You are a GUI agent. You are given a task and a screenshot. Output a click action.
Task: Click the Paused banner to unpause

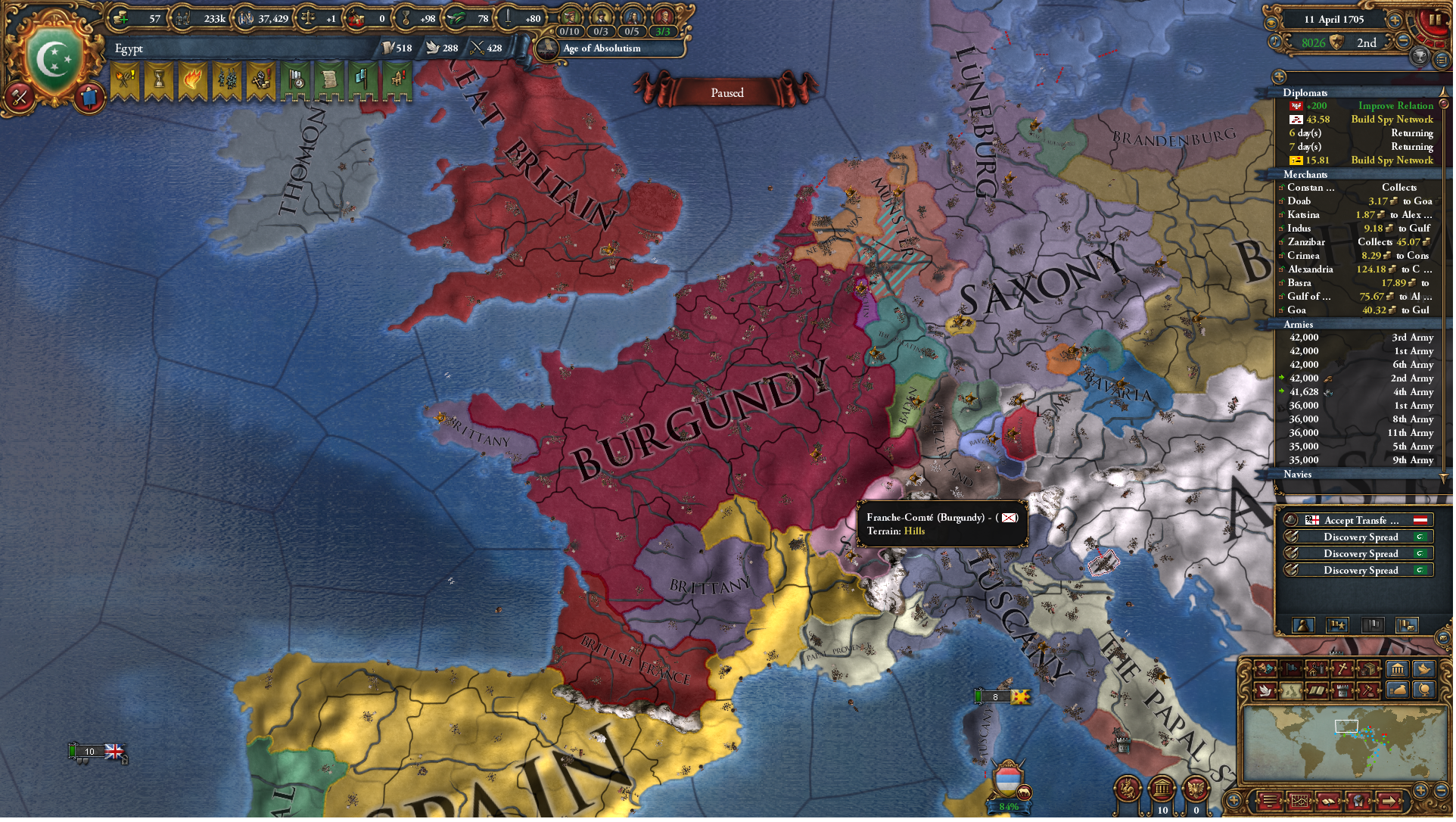click(x=726, y=92)
